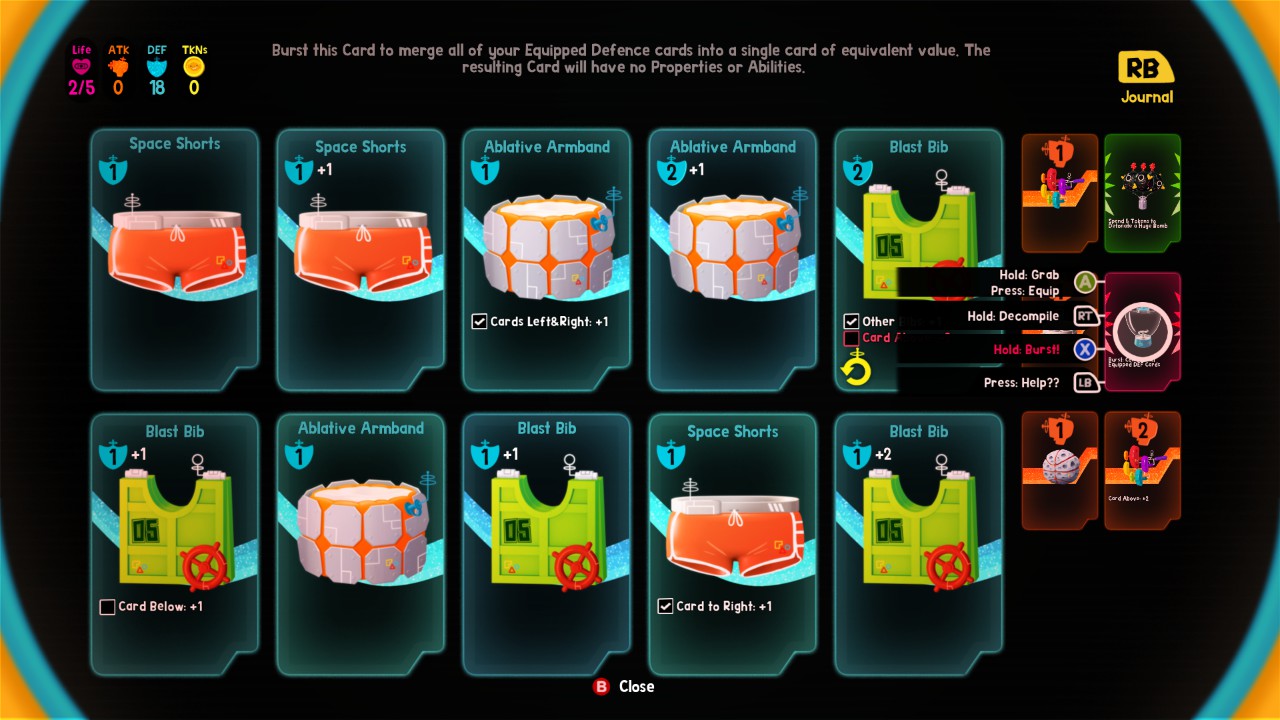Select the moon ball card thumbnail

click(1058, 470)
